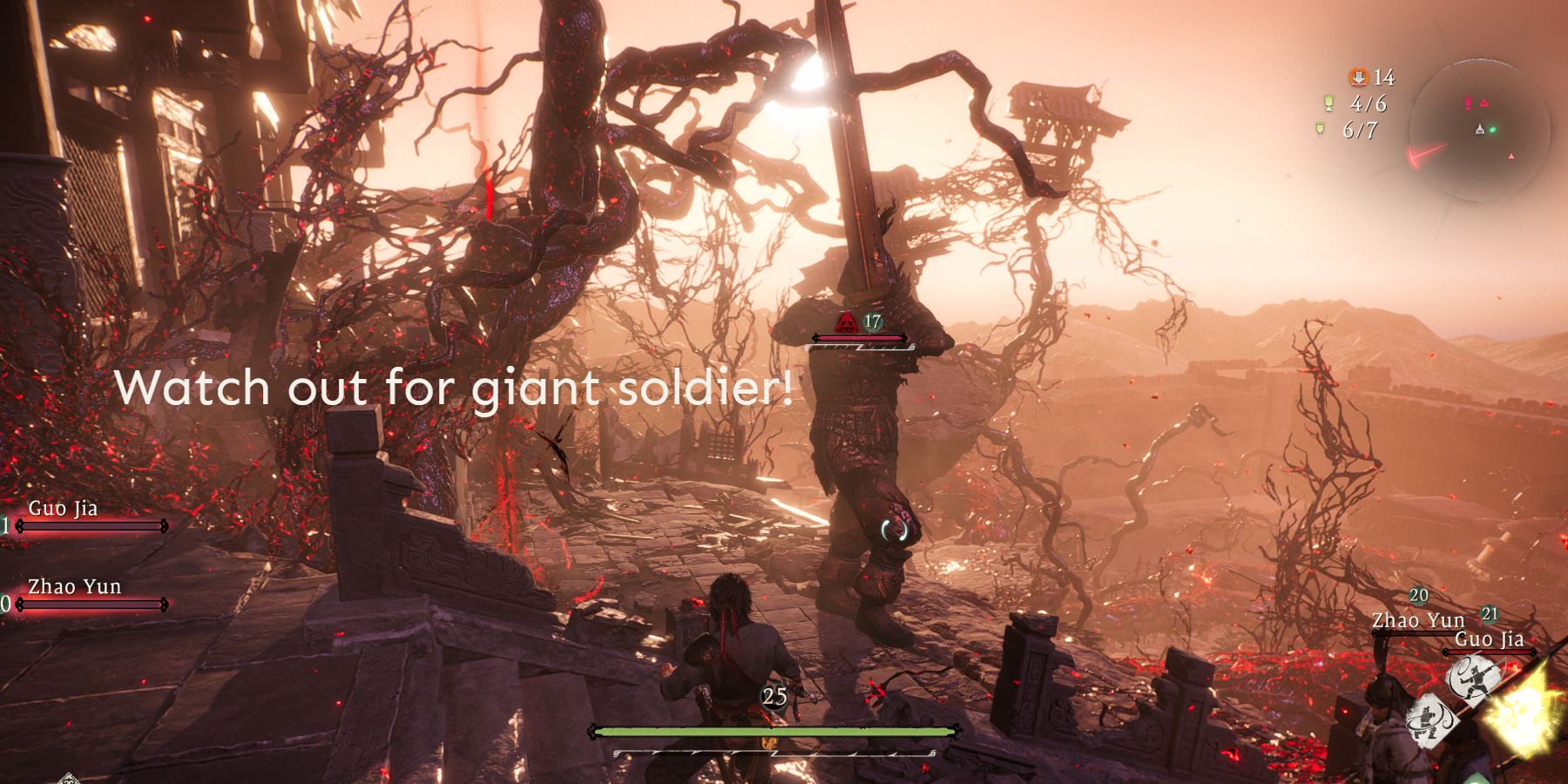
Task: Click the green dot on the minimap
Action: (x=1493, y=131)
